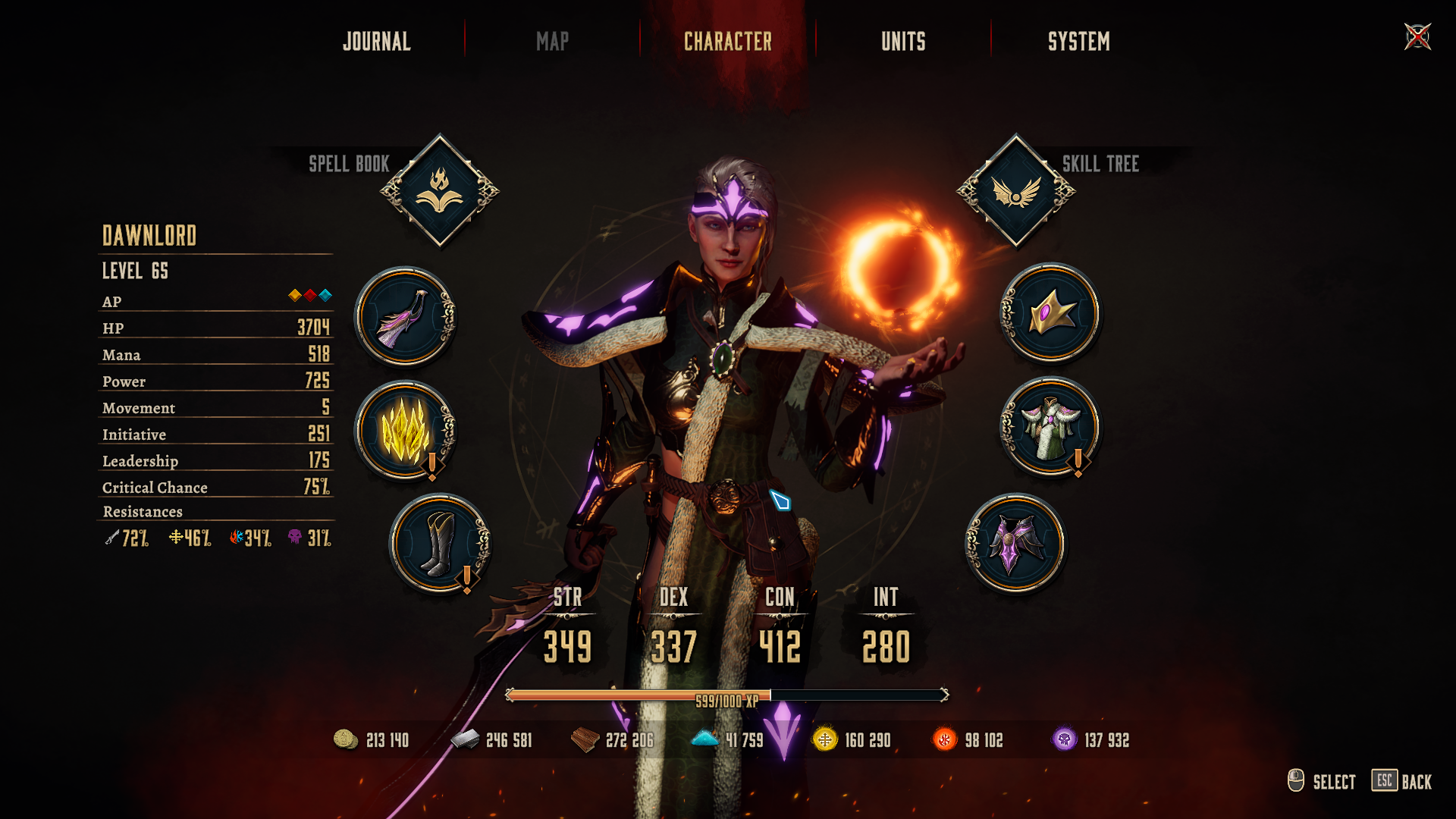This screenshot has width=1456, height=819.
Task: Switch to the Map tab
Action: coord(552,42)
